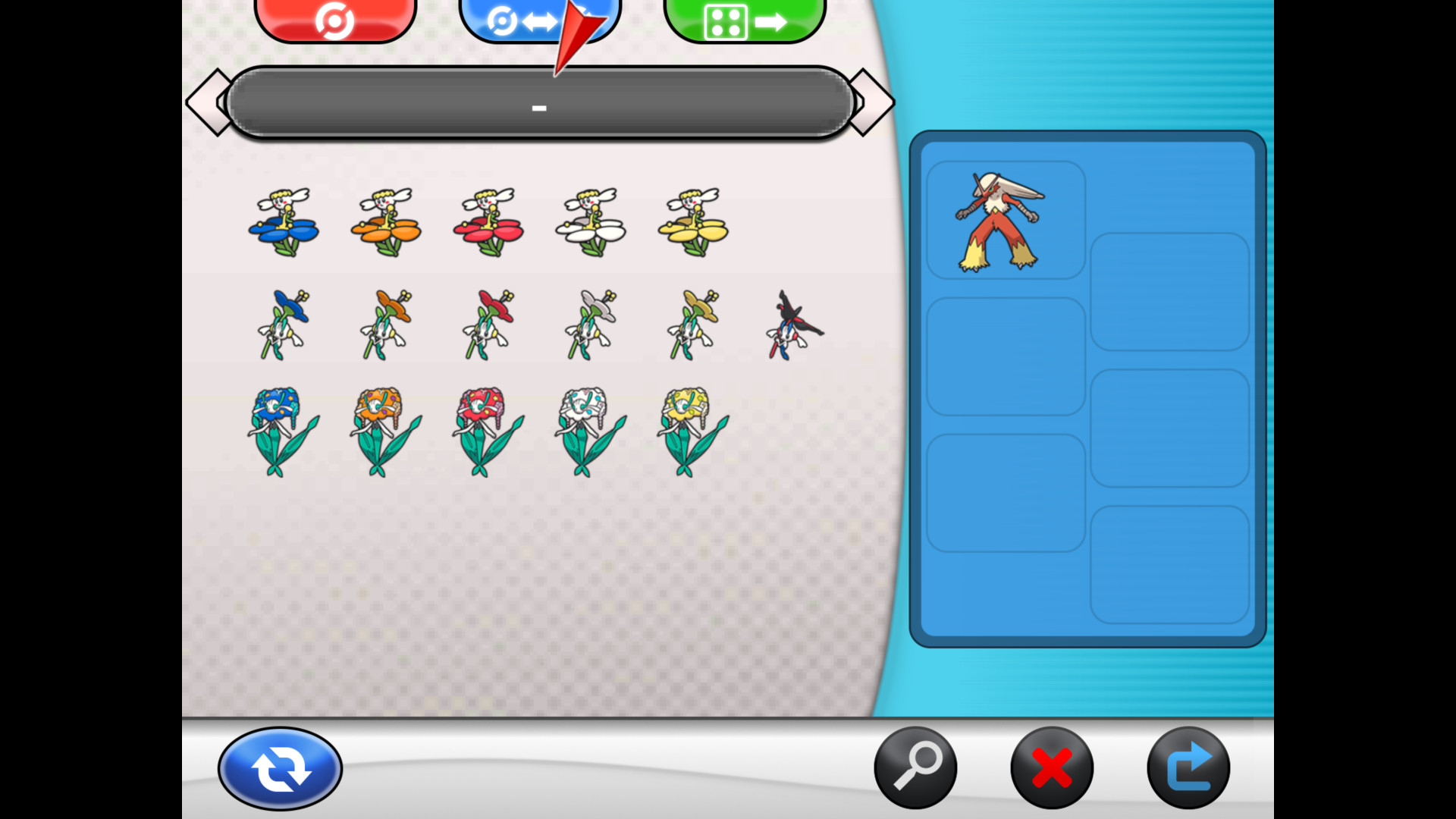Select the orange Floette sprite
1456x819 pixels.
(x=385, y=322)
